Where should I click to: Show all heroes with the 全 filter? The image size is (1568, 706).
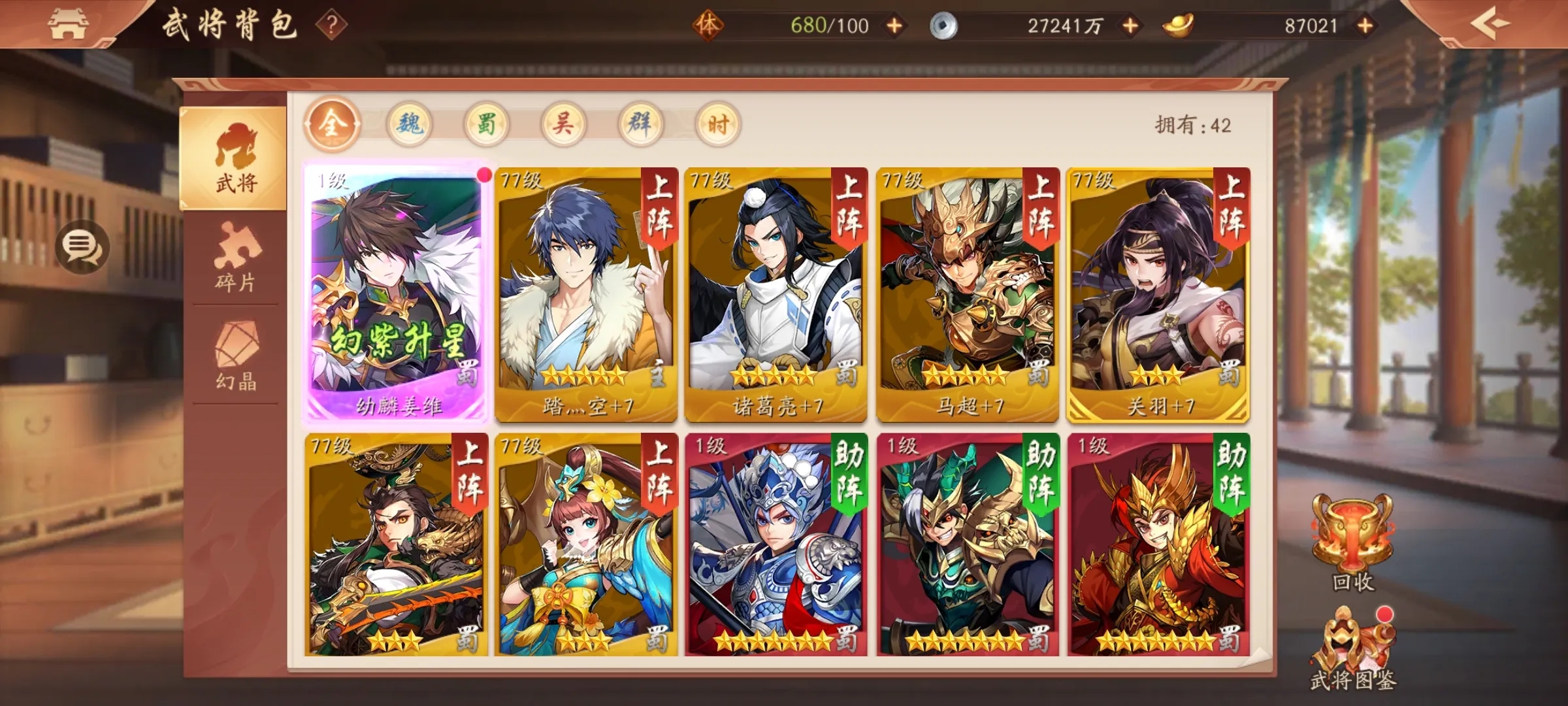coord(332,124)
